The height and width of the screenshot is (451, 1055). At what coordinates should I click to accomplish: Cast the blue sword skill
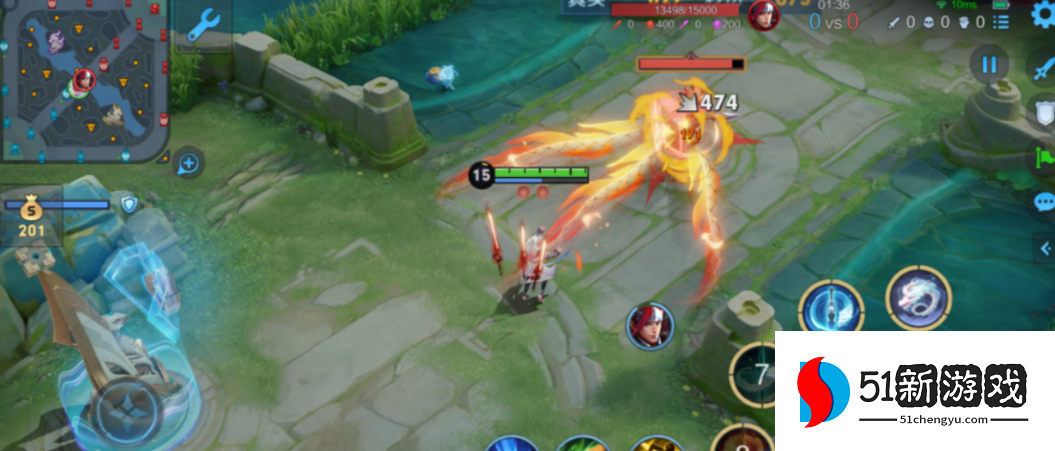(x=831, y=309)
